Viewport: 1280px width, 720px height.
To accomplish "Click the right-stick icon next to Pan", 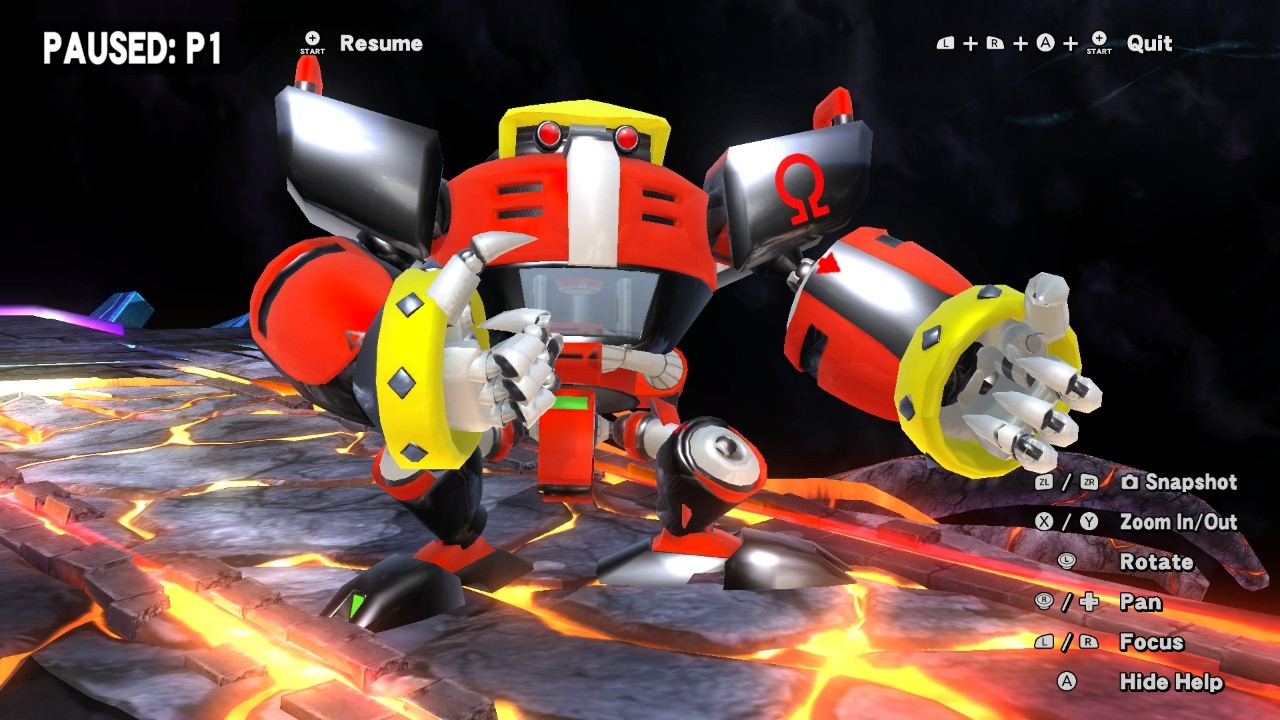I will [x=1043, y=602].
